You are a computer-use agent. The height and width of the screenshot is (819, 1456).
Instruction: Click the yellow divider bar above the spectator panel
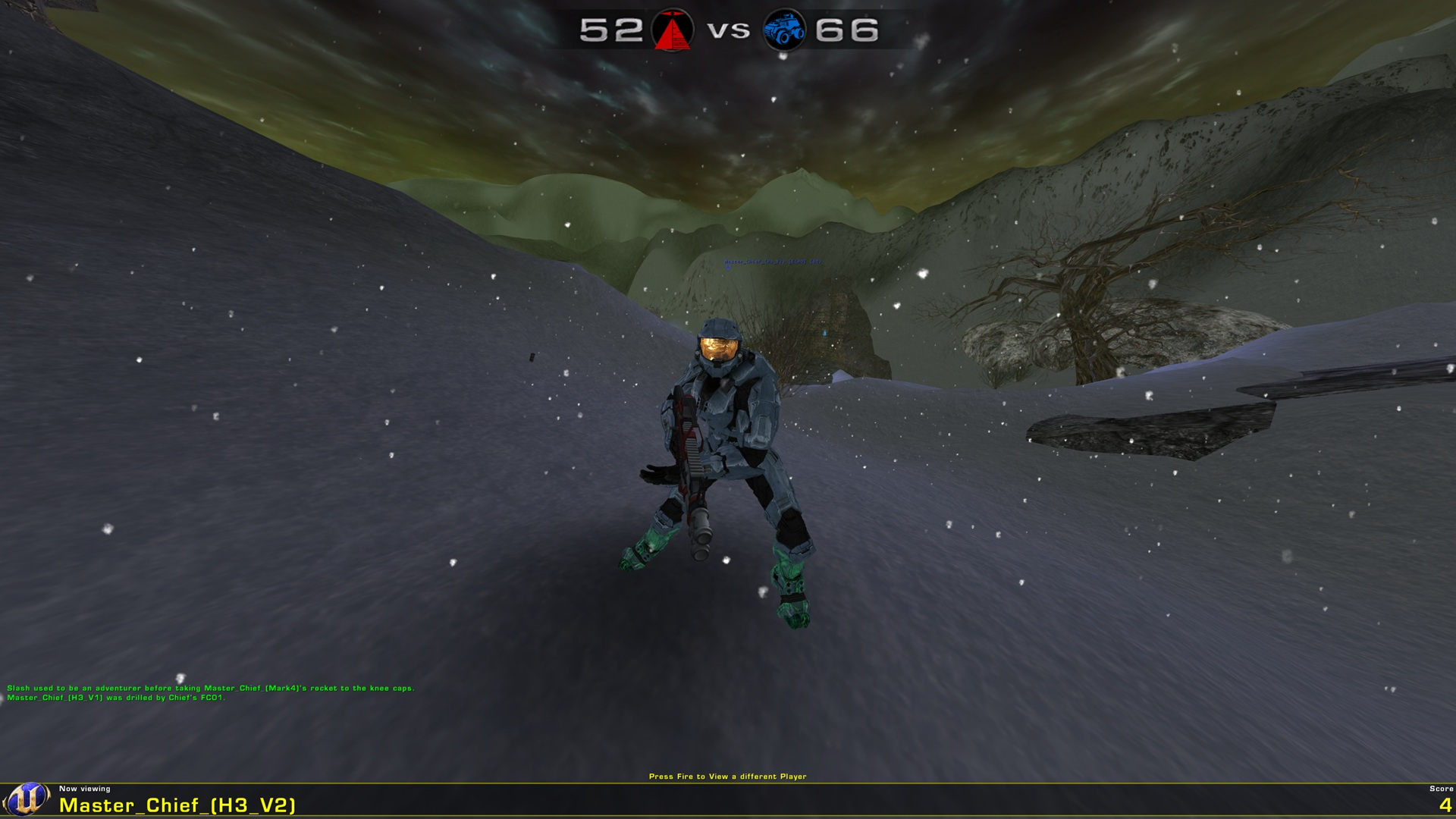pyautogui.click(x=728, y=783)
